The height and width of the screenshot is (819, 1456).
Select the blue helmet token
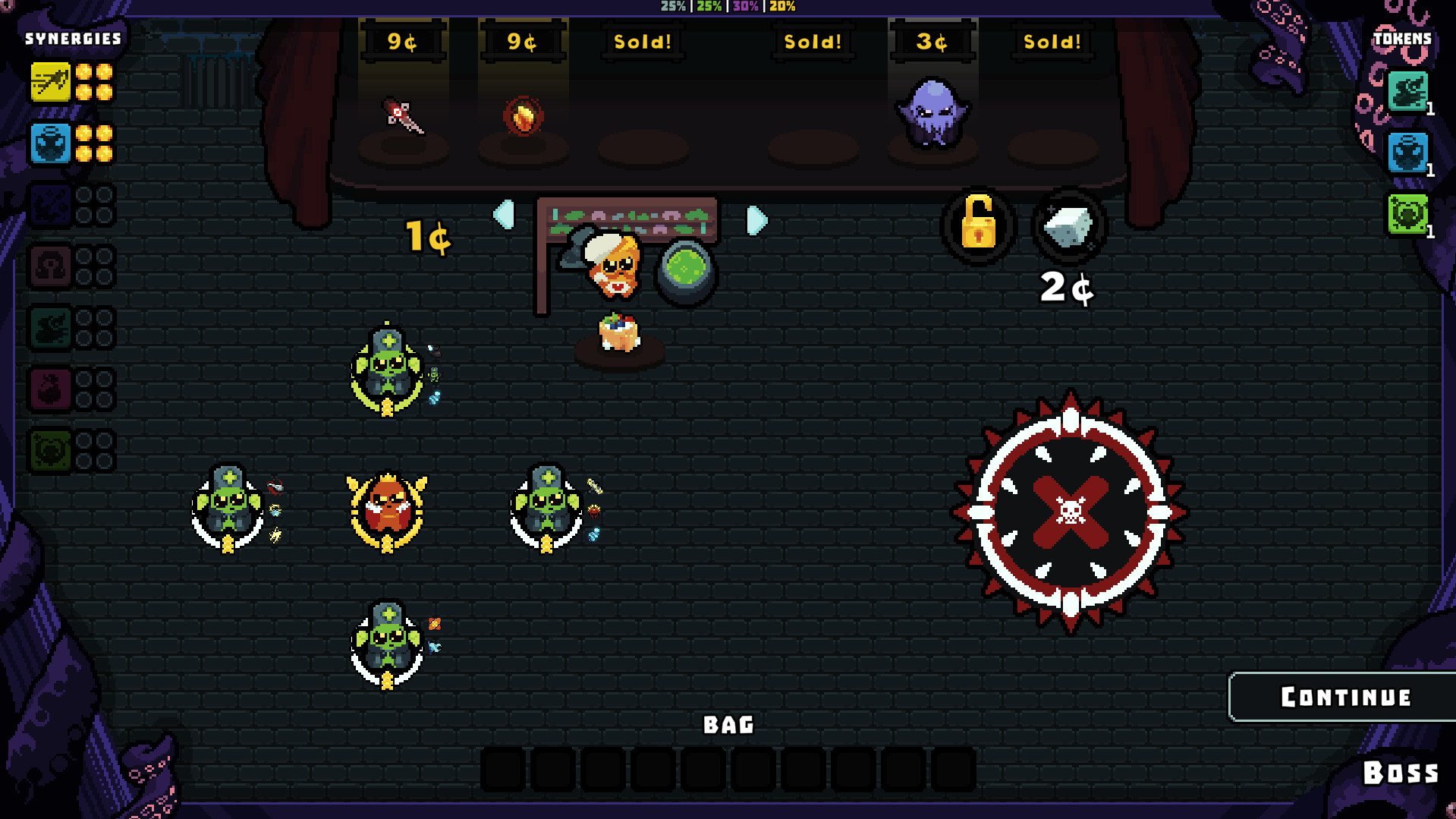point(1407,153)
